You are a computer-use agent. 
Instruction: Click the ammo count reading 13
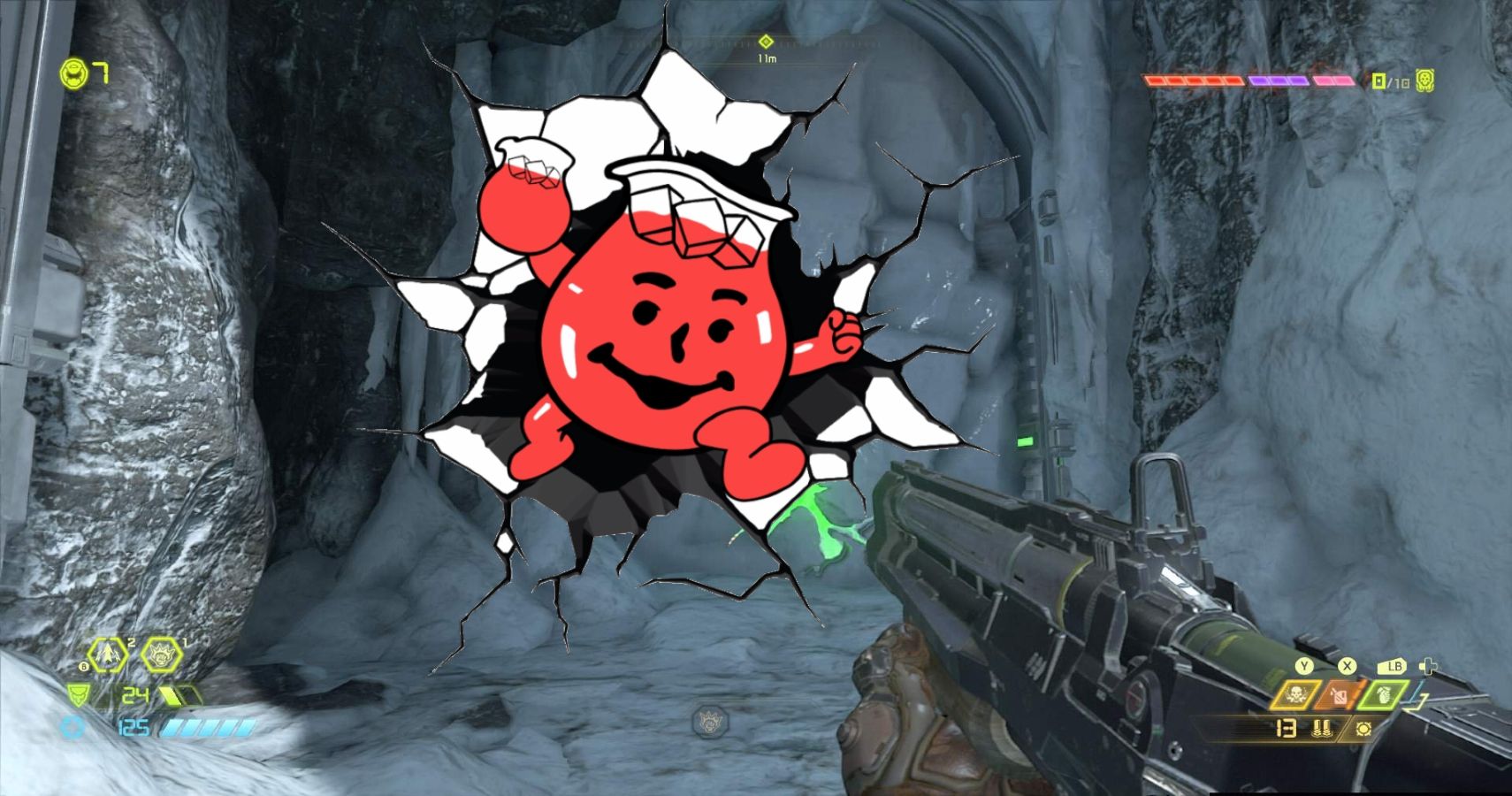point(1286,728)
